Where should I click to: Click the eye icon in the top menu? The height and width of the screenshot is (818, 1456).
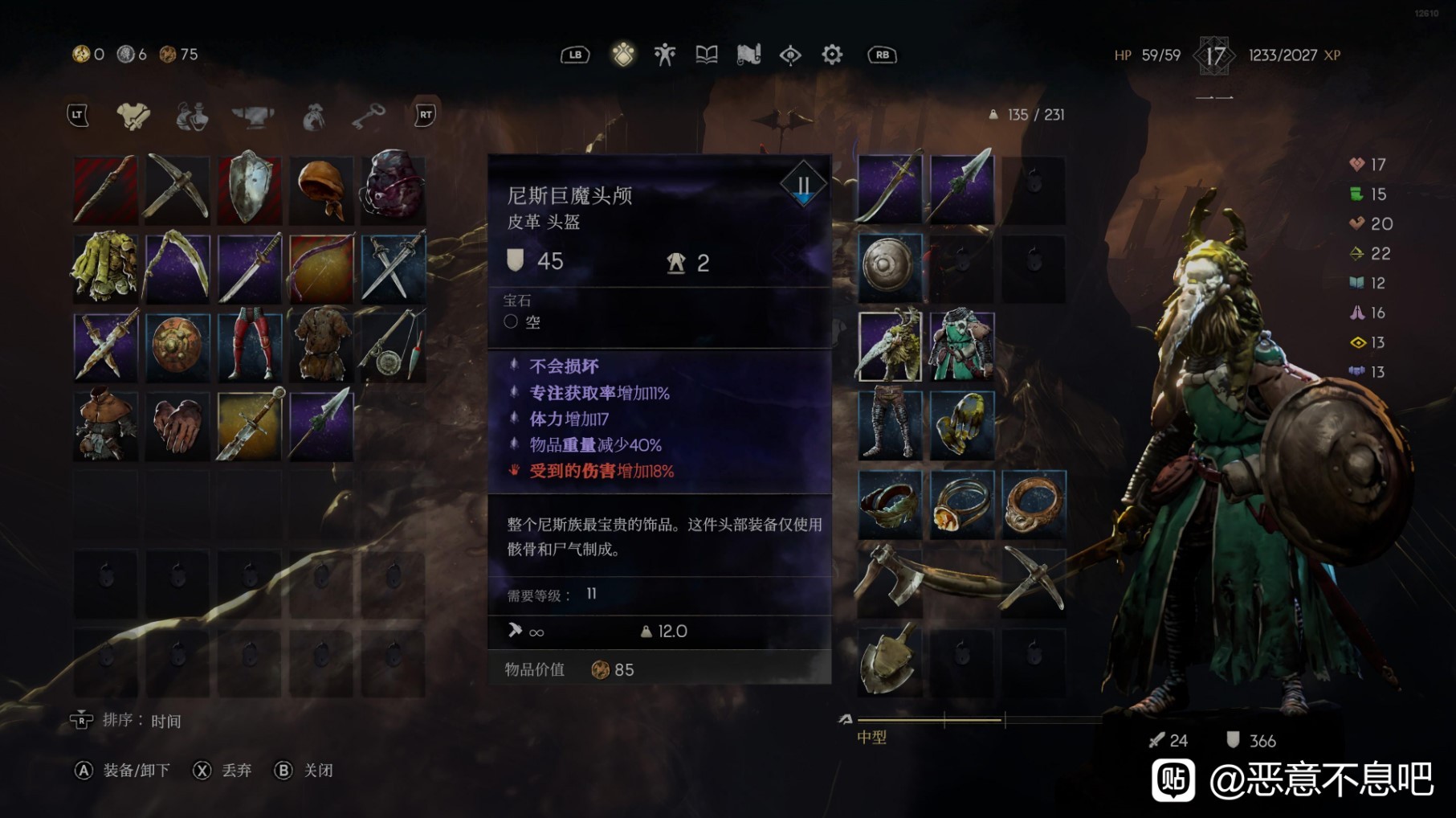click(789, 55)
